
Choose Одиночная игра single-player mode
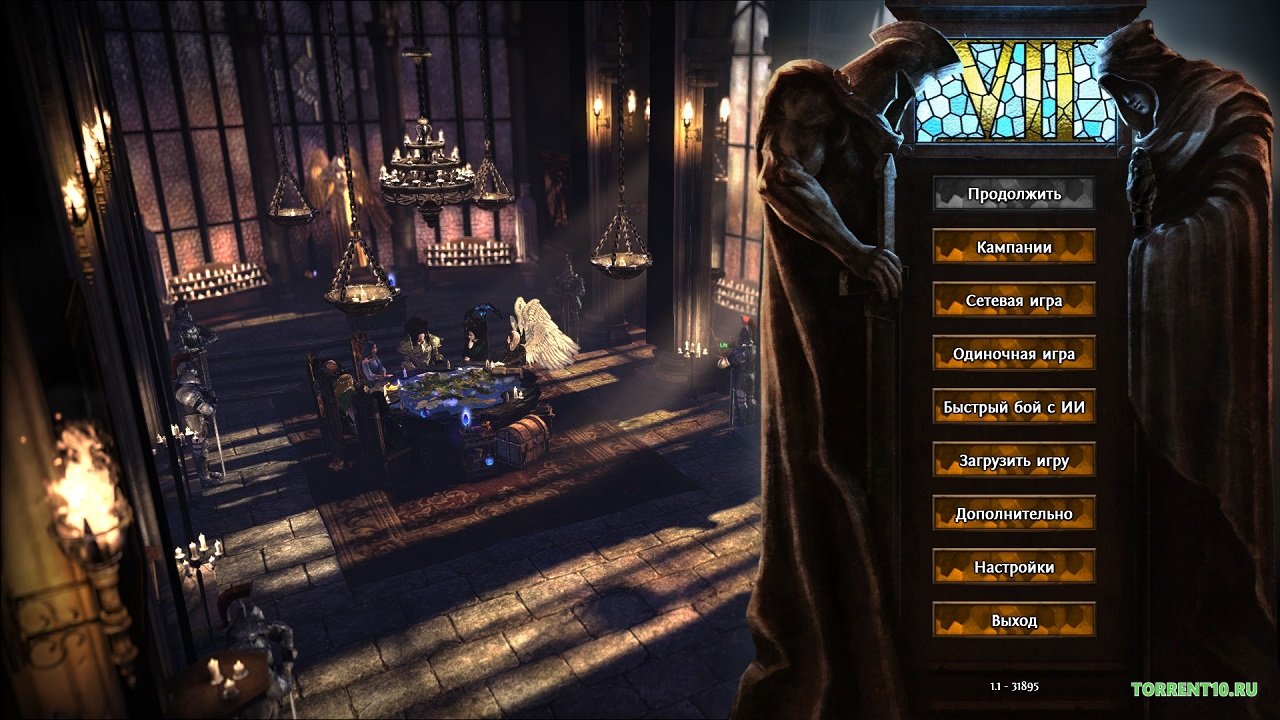[1014, 353]
